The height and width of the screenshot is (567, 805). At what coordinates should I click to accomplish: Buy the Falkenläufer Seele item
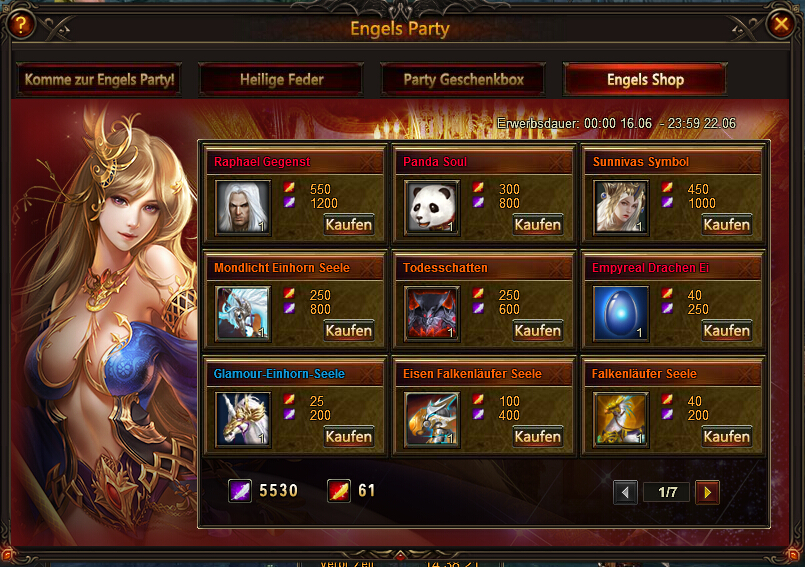726,437
